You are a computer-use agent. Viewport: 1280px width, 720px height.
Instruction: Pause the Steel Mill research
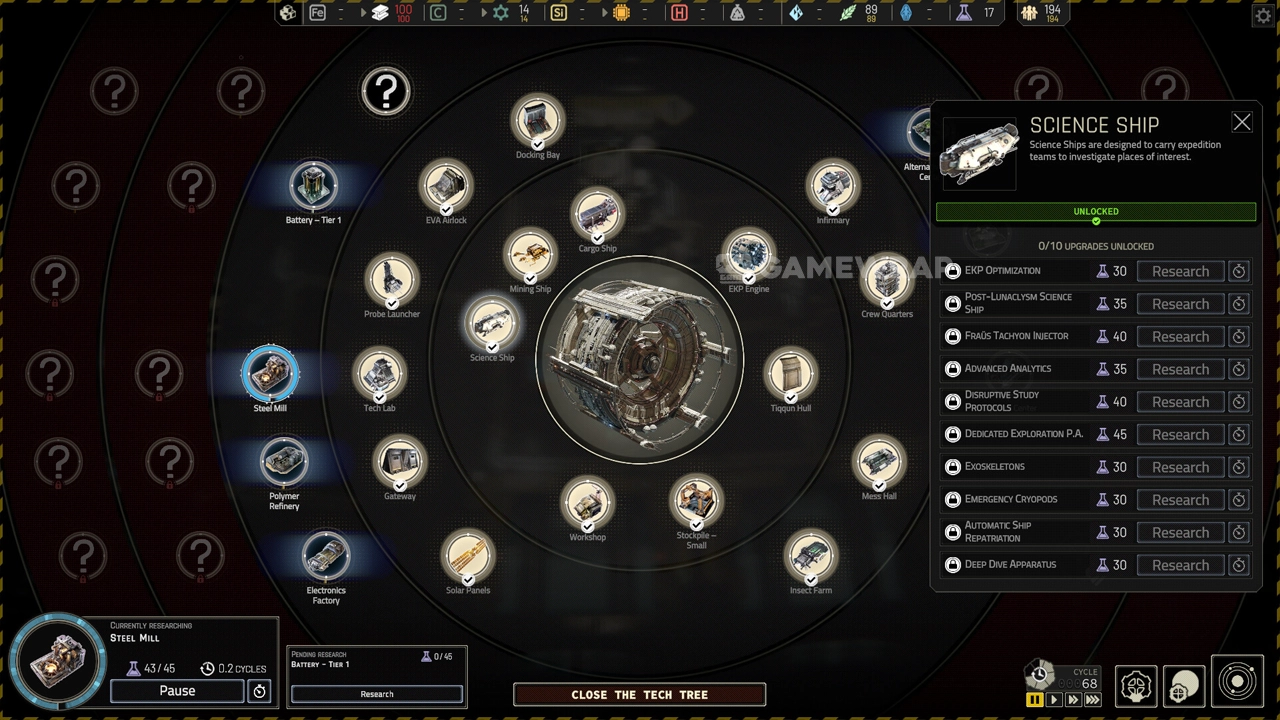coord(177,691)
